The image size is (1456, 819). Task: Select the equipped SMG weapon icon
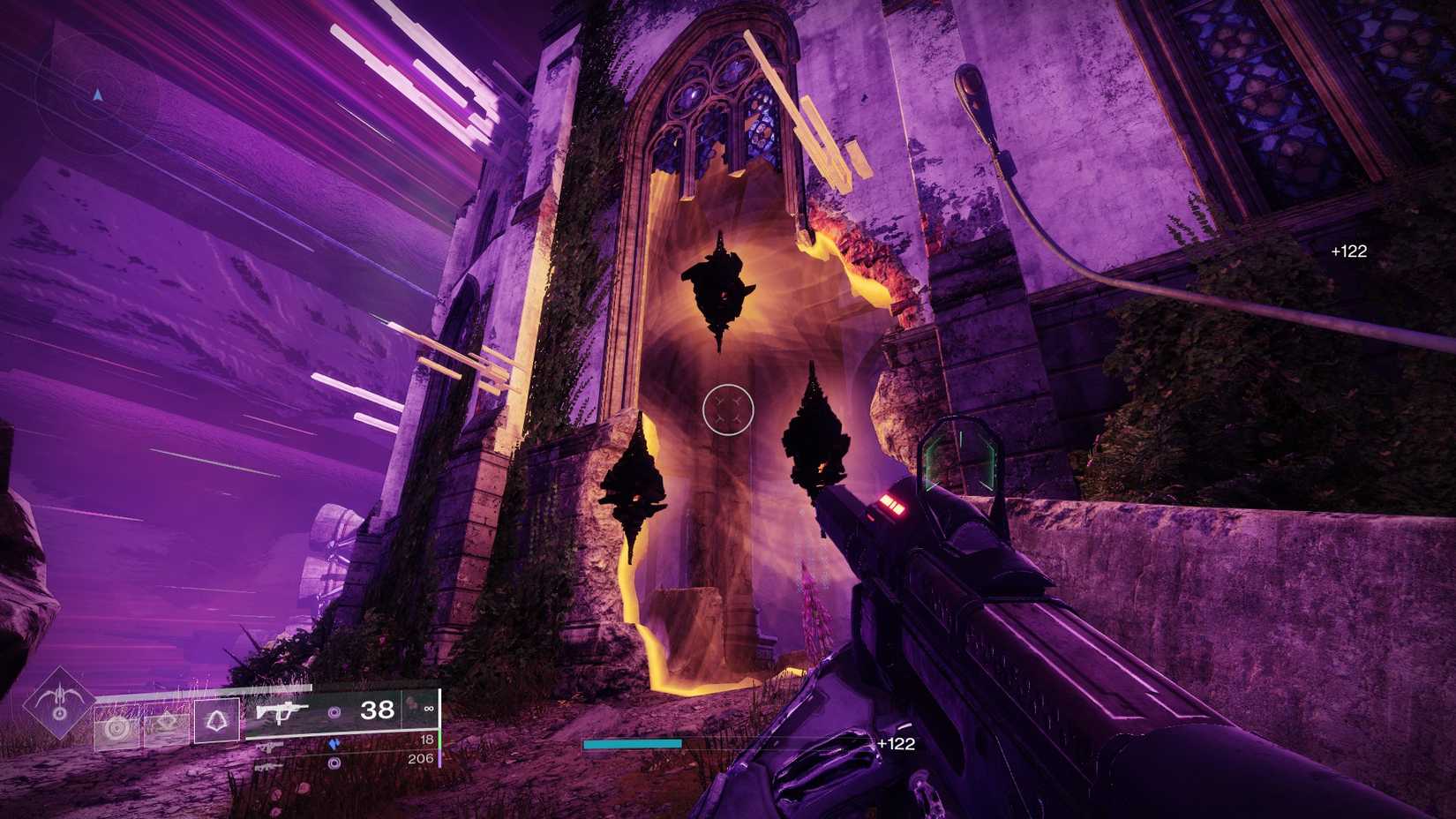click(284, 712)
